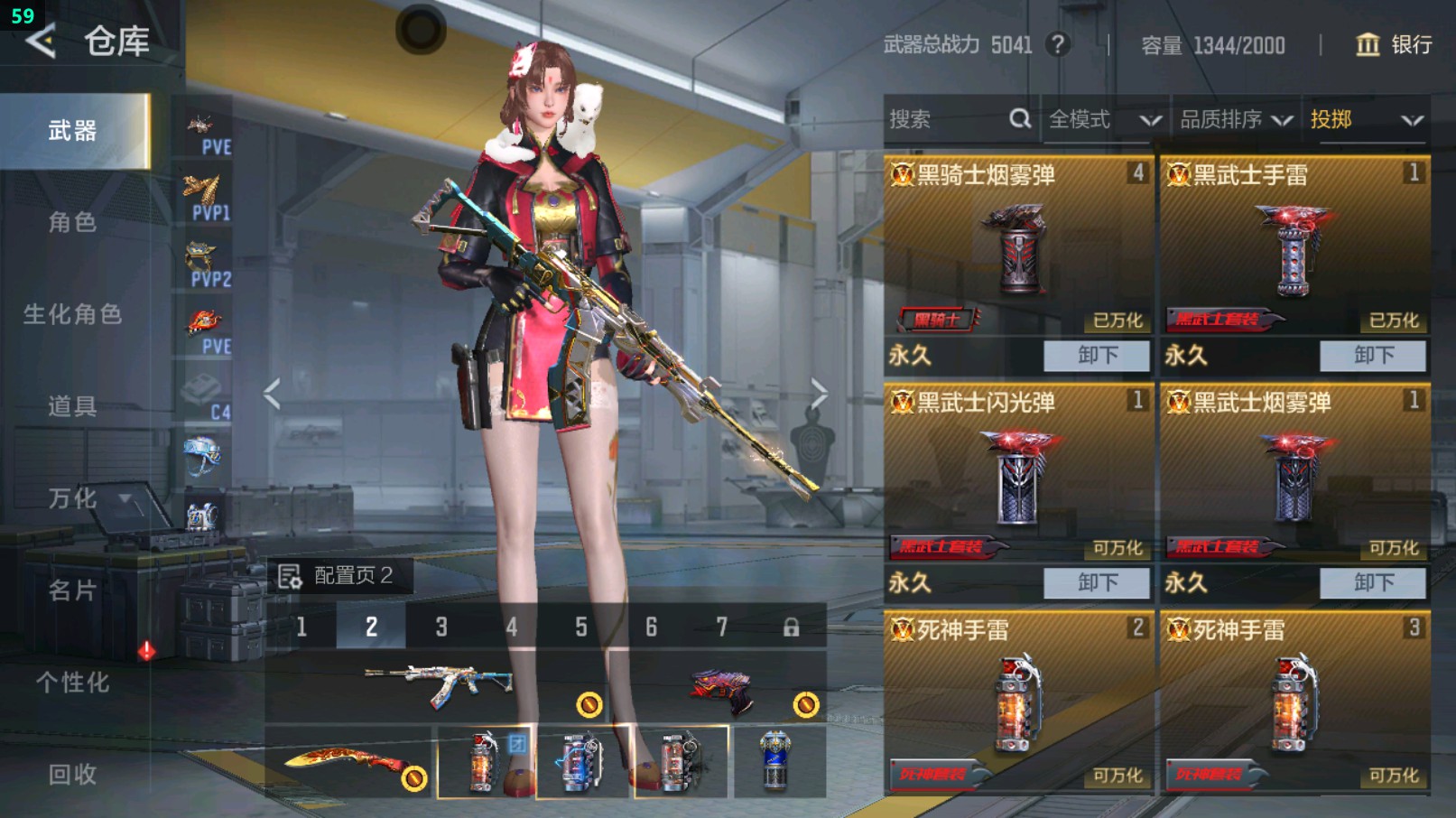1456x818 pixels.
Task: Click the 搜索 search input field
Action: click(939, 118)
